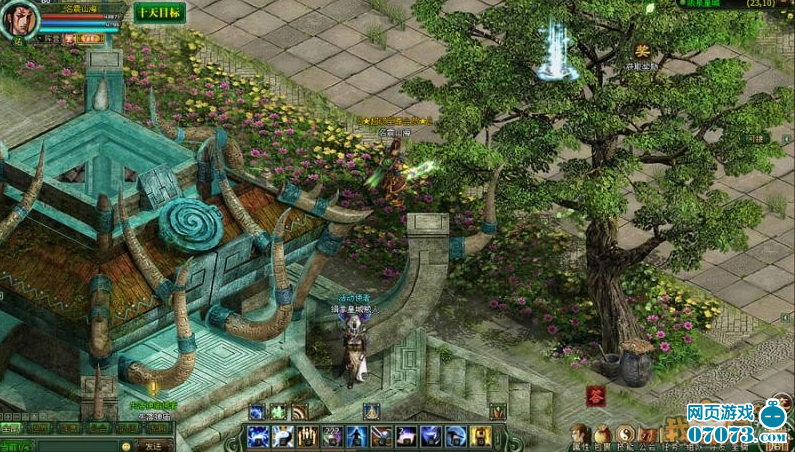The width and height of the screenshot is (795, 452).
Task: Click the player portrait avatar
Action: coord(22,17)
